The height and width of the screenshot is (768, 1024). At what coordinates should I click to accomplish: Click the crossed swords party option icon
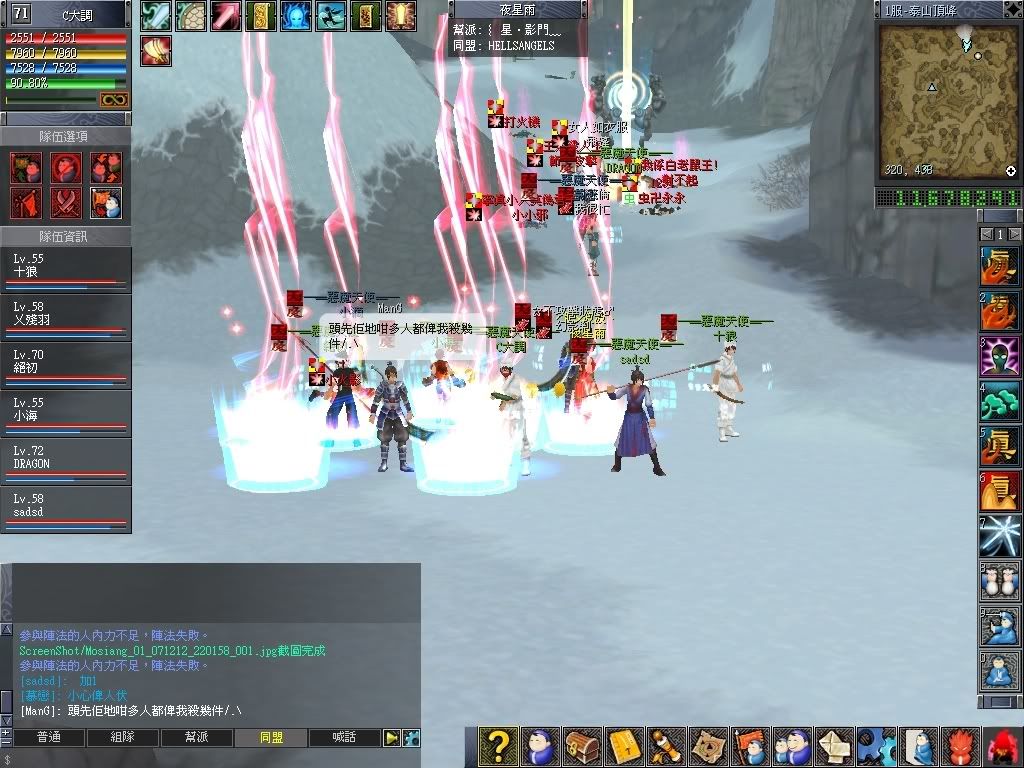[x=66, y=202]
